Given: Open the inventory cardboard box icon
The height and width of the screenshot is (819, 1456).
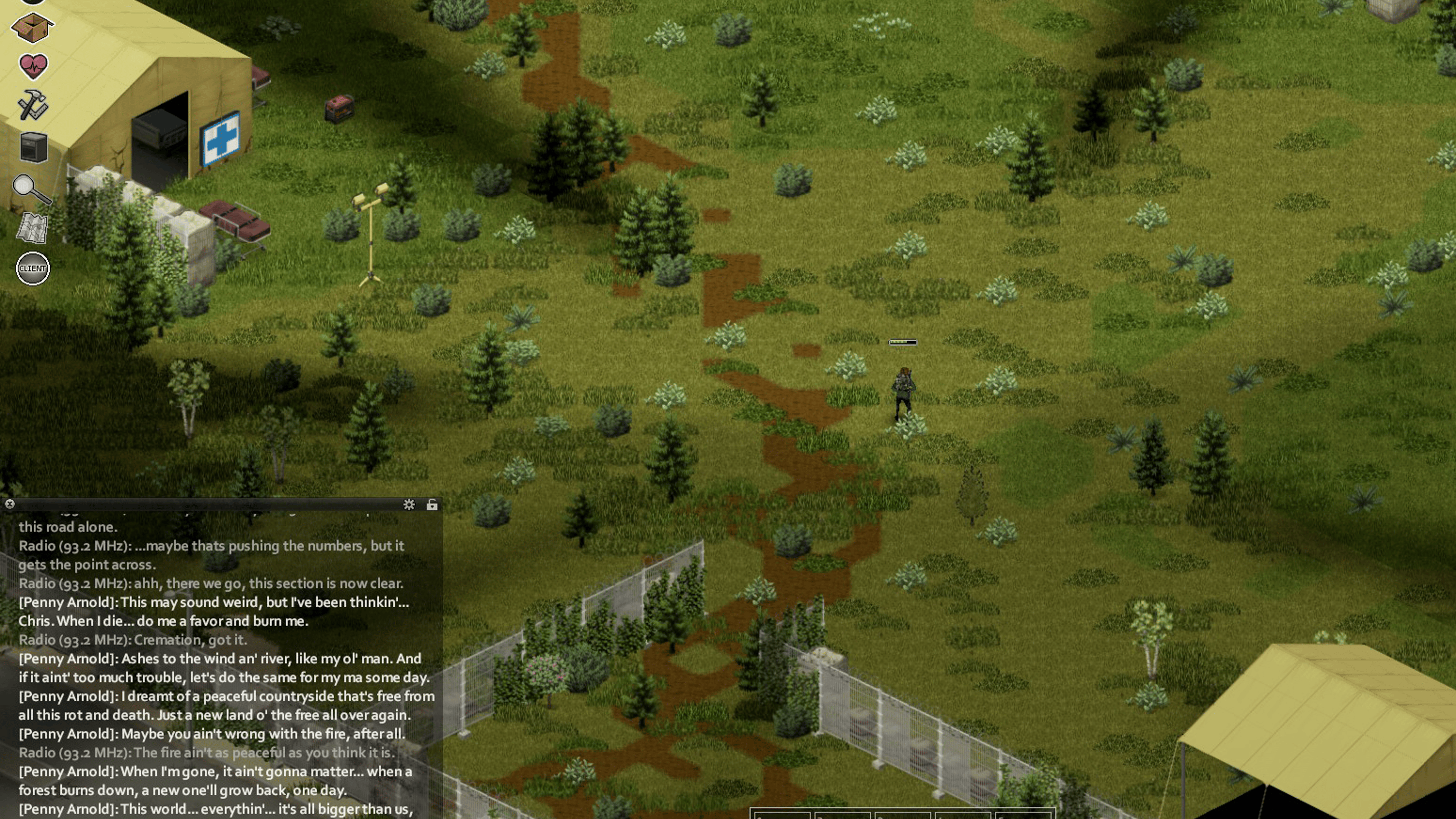Looking at the screenshot, I should tap(32, 27).
